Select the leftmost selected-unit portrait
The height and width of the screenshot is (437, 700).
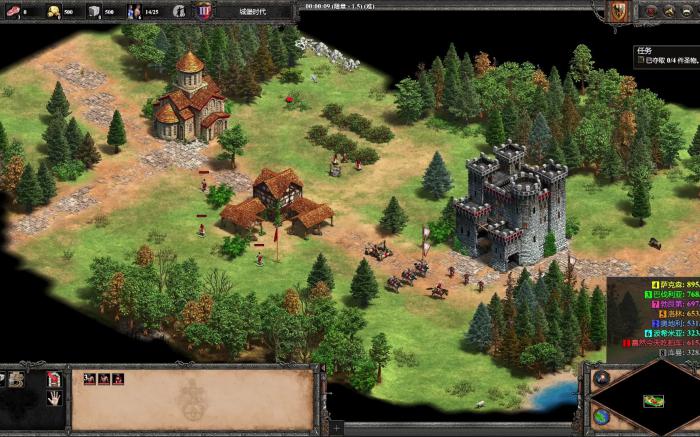pos(89,379)
